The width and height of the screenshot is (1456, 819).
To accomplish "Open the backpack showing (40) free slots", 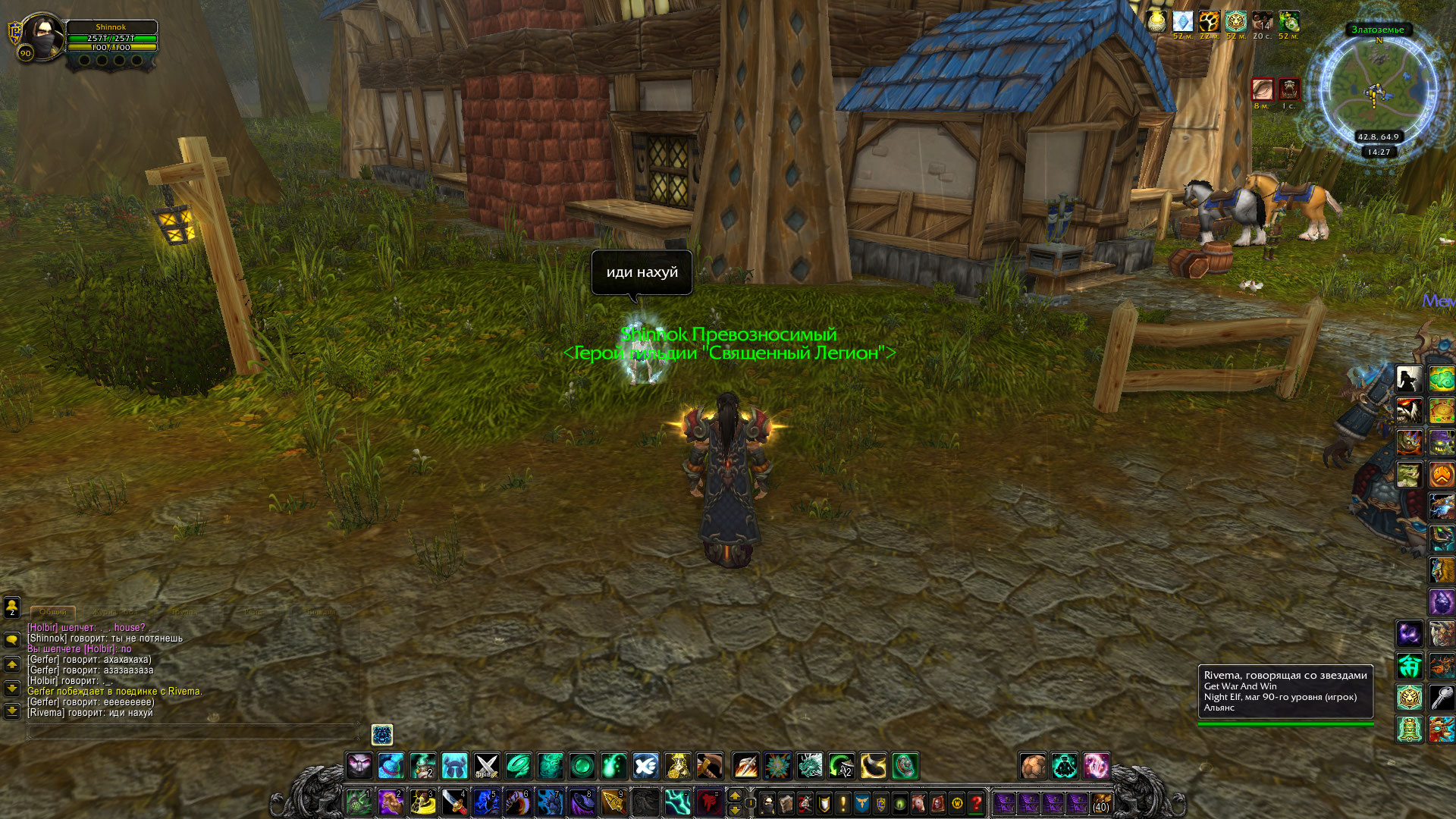I will (1100, 802).
